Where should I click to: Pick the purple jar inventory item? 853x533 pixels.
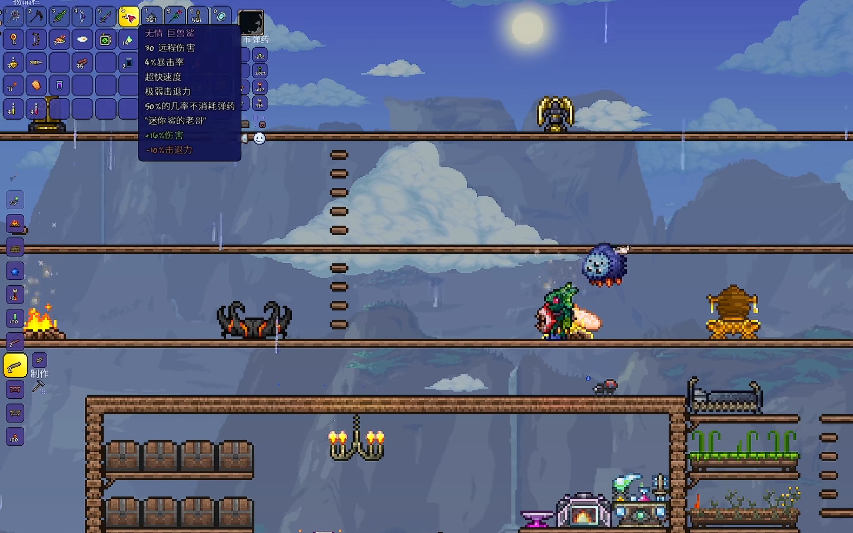[x=59, y=85]
